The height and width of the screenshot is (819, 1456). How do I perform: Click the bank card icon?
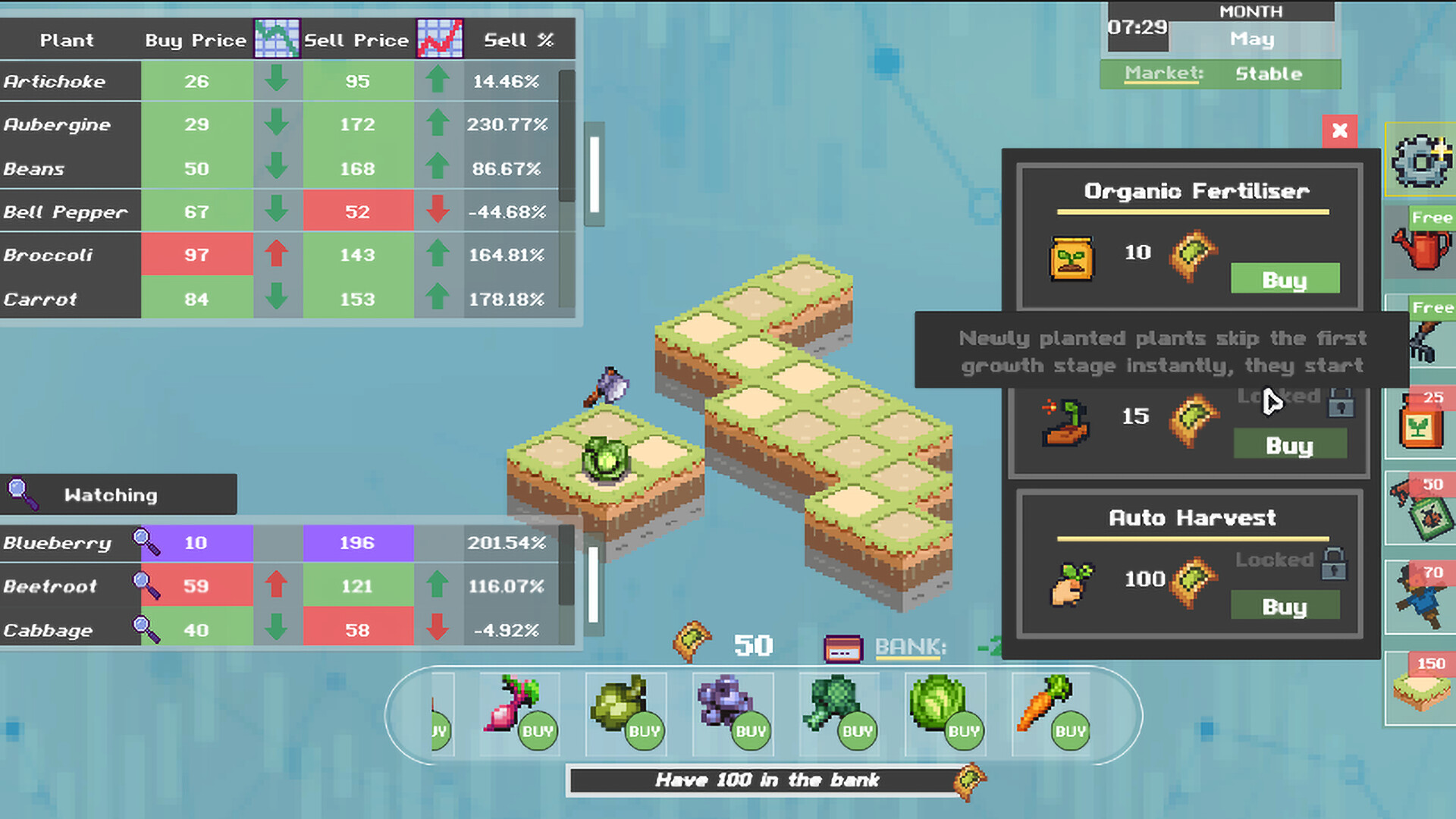(x=842, y=646)
